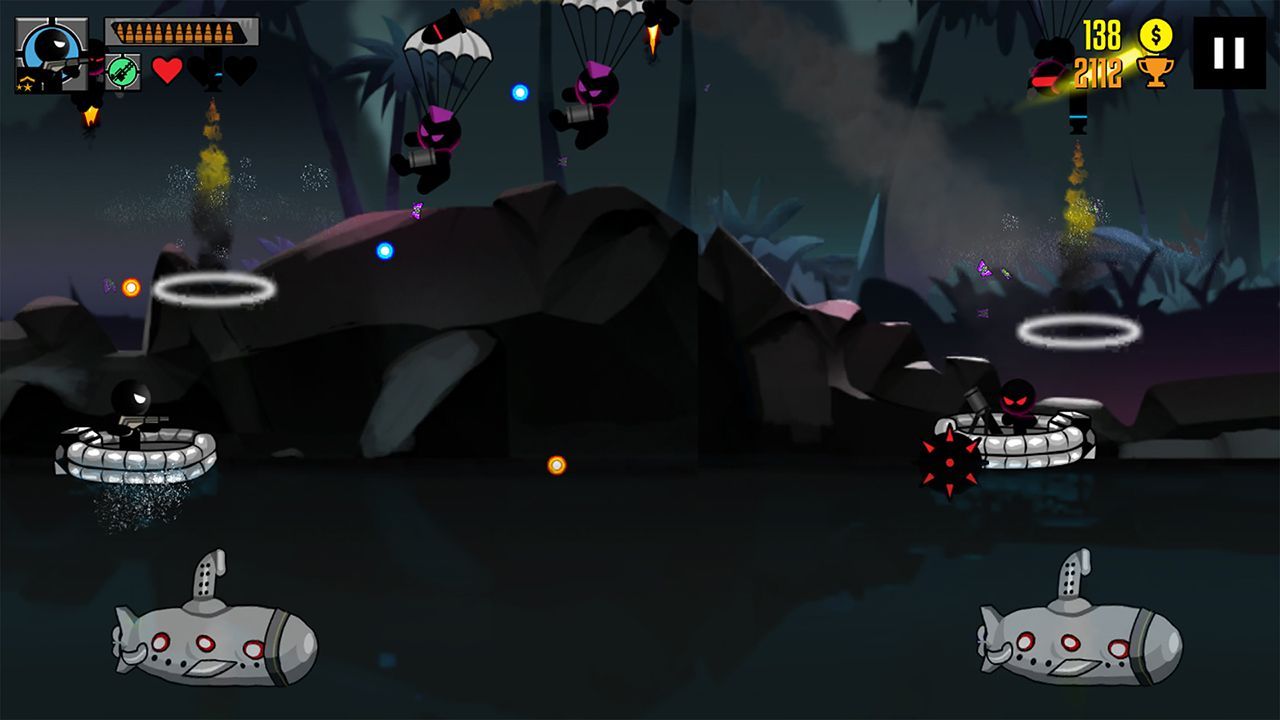Click the gold dollar coin icon

[x=1156, y=35]
